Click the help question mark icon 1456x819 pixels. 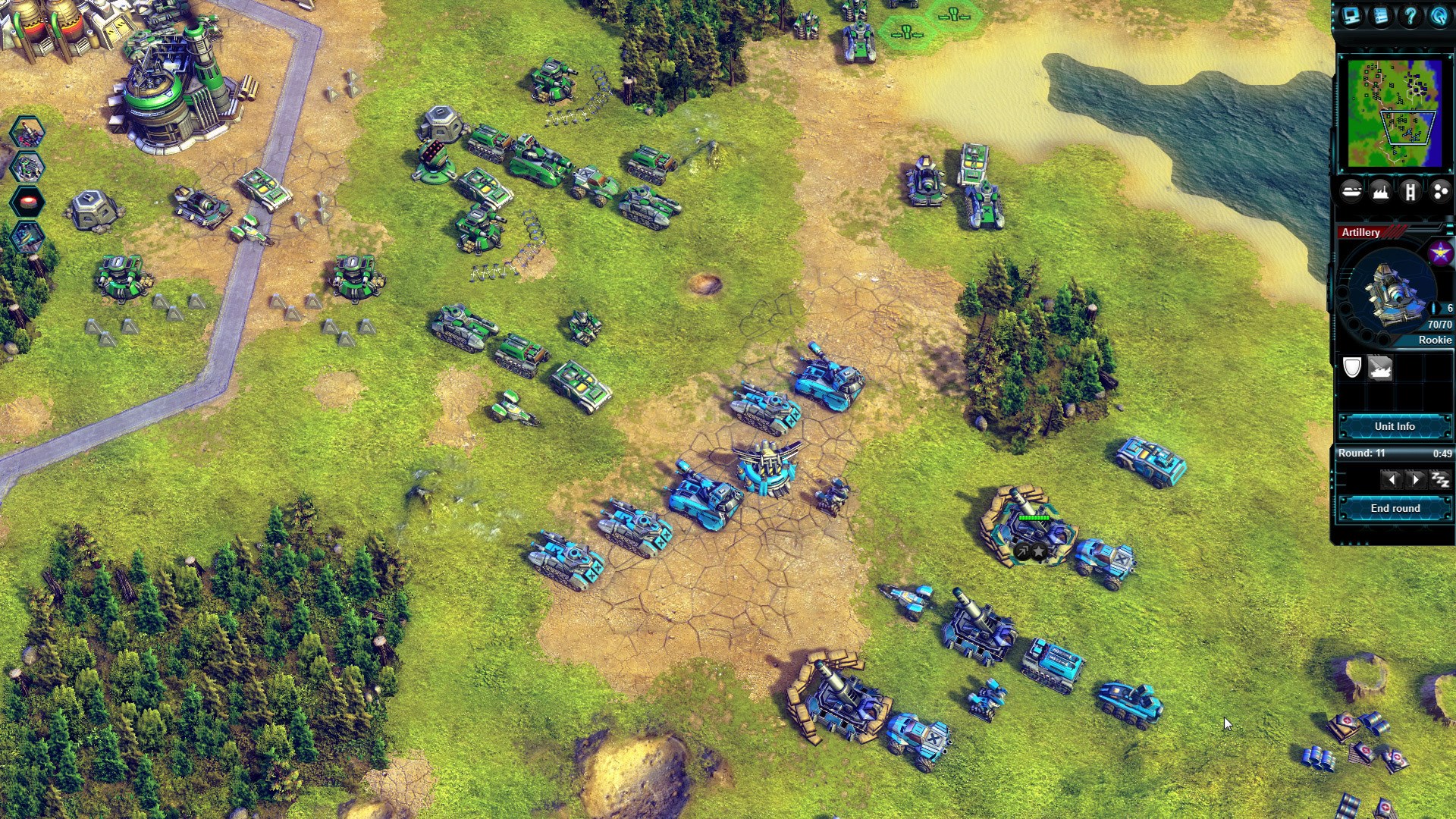point(1410,17)
